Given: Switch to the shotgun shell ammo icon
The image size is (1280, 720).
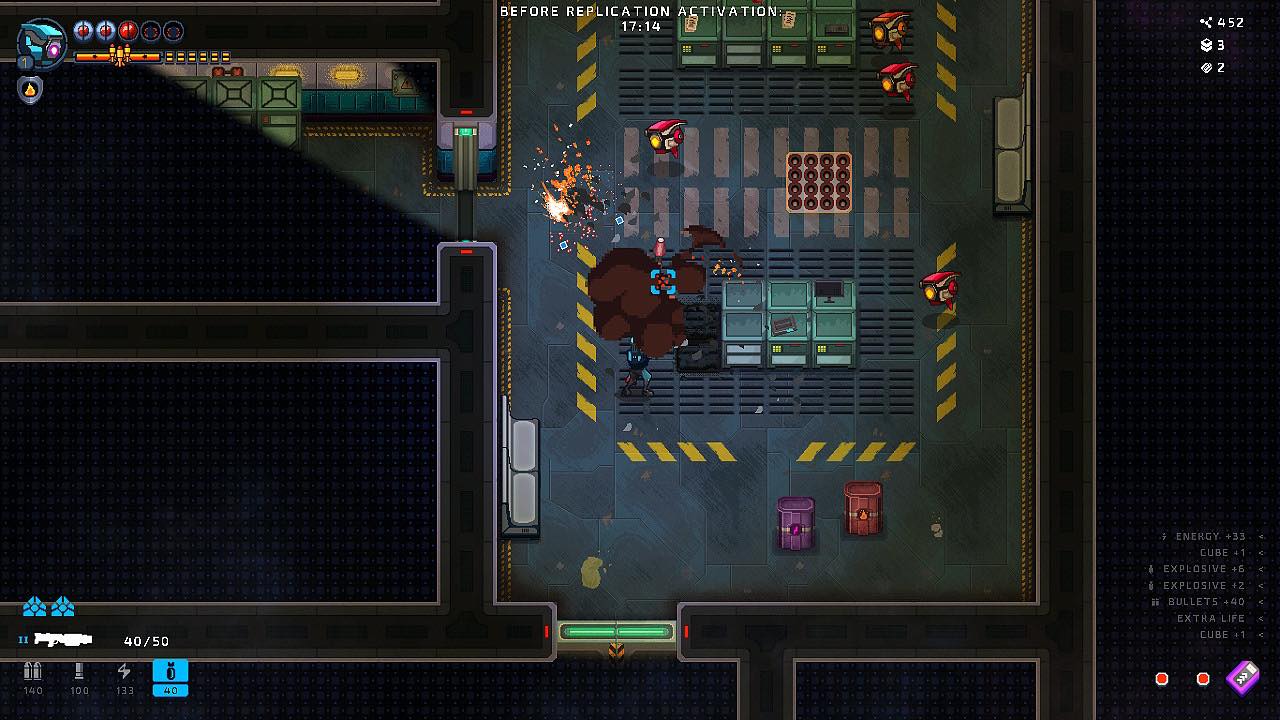Looking at the screenshot, I should pos(79,672).
